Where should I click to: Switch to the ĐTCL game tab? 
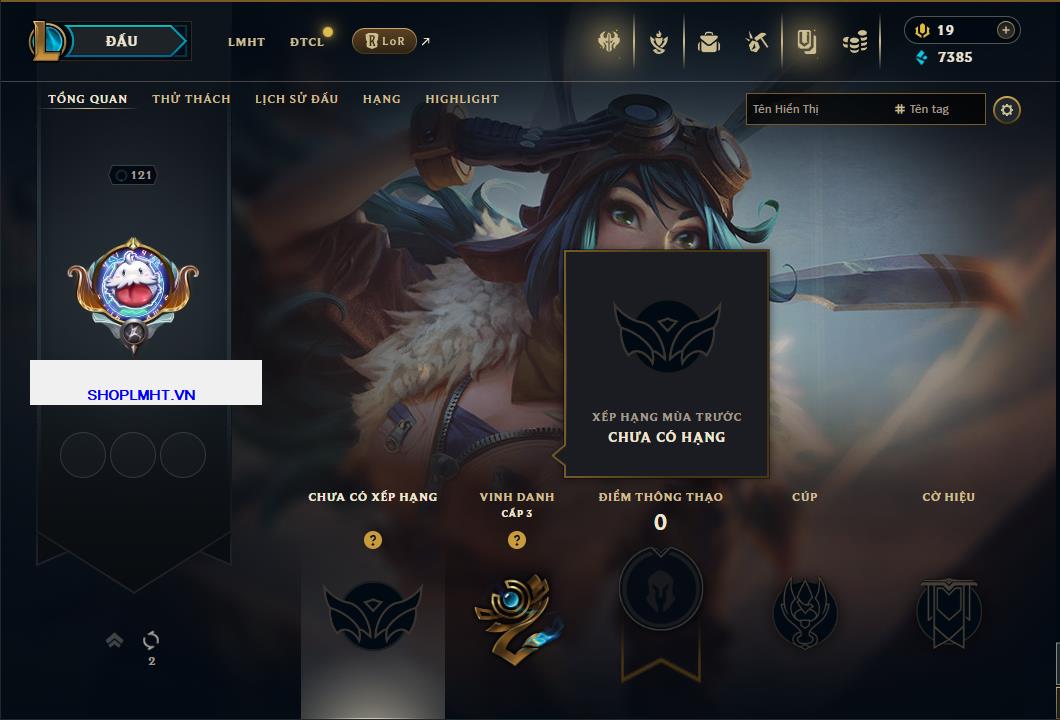point(307,42)
